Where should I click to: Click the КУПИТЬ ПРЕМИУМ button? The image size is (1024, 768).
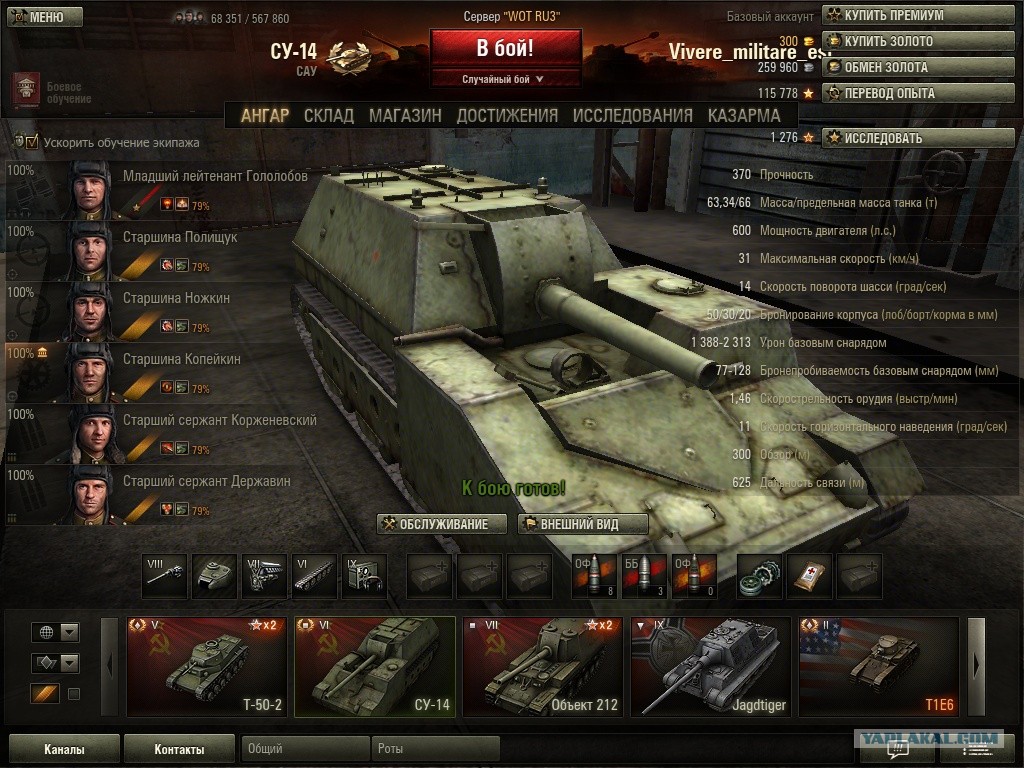(x=918, y=15)
